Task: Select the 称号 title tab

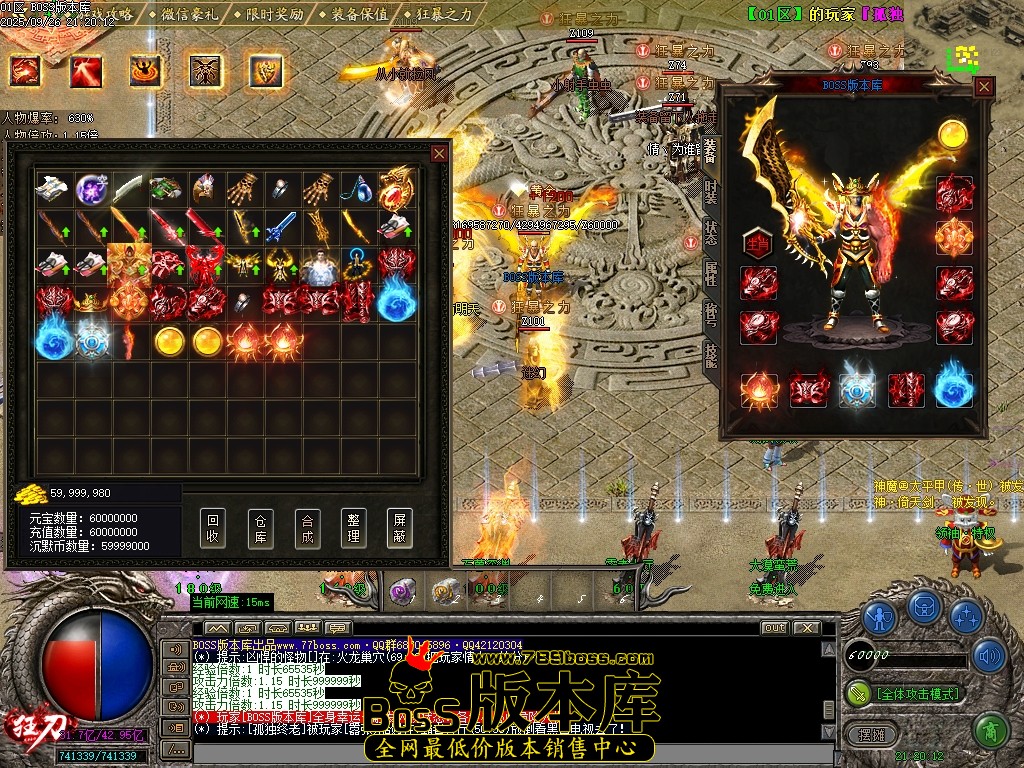Action: (710, 312)
